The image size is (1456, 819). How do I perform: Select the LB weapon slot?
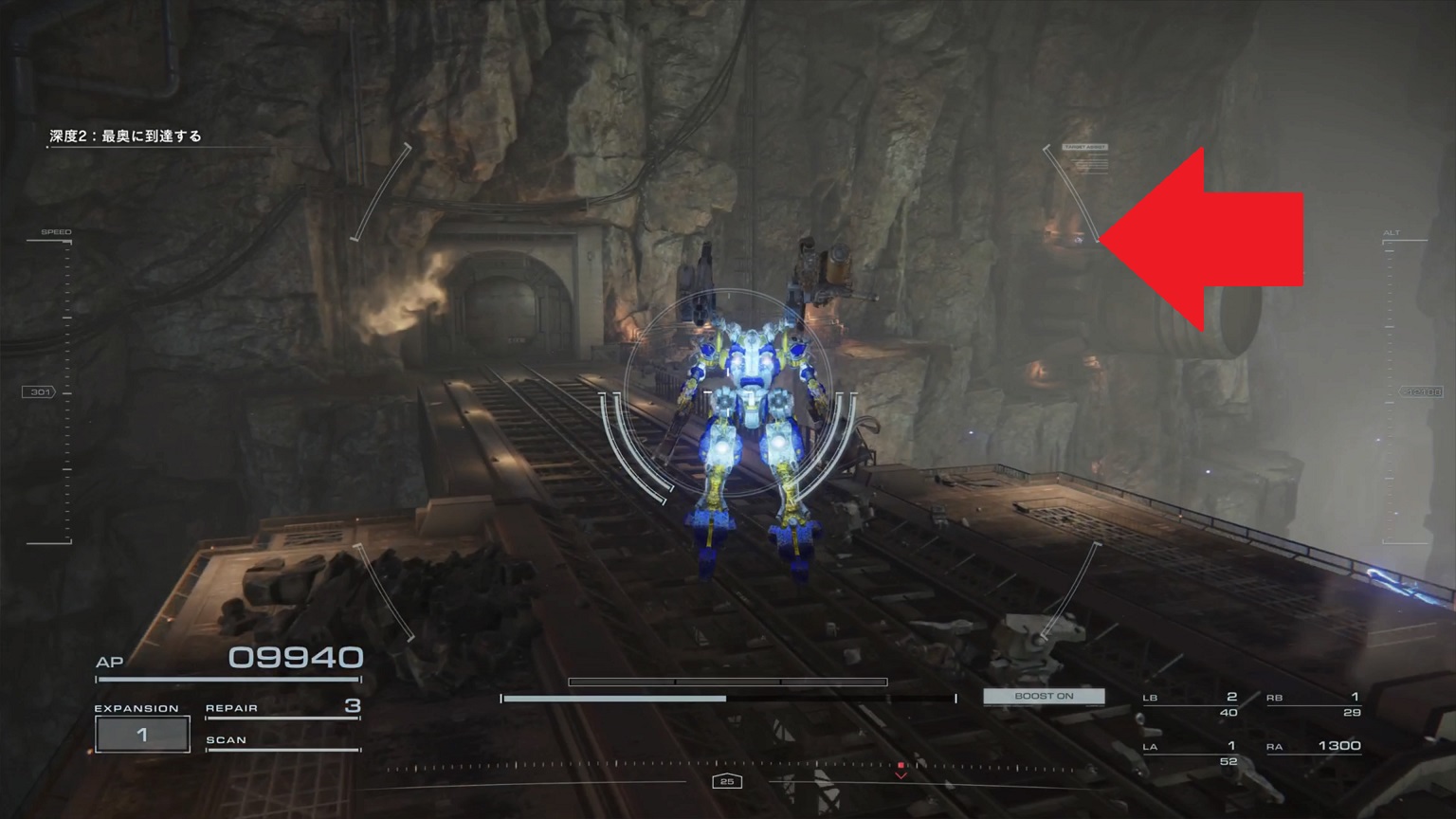tap(1191, 703)
